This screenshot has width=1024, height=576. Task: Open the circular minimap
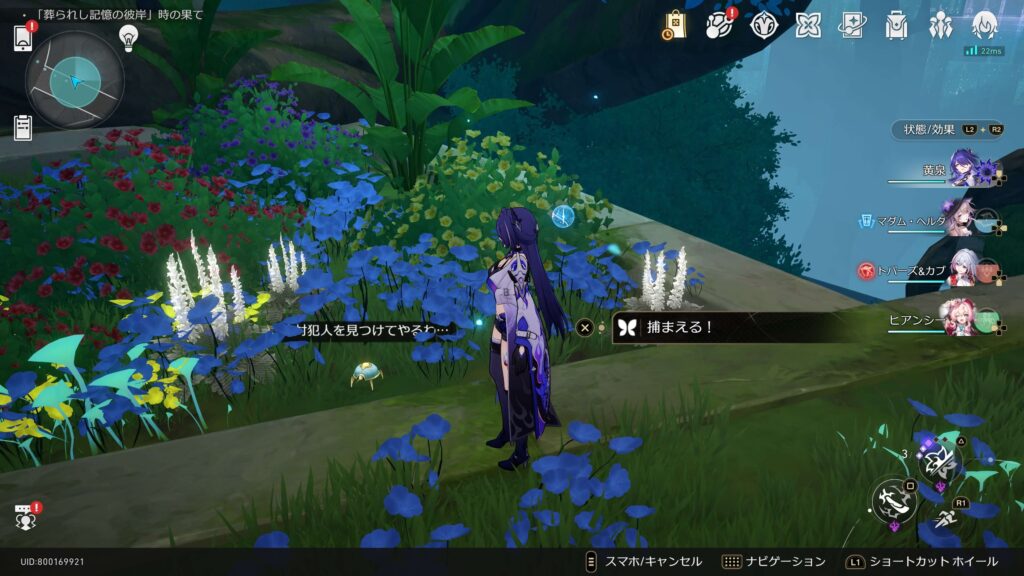pos(75,79)
